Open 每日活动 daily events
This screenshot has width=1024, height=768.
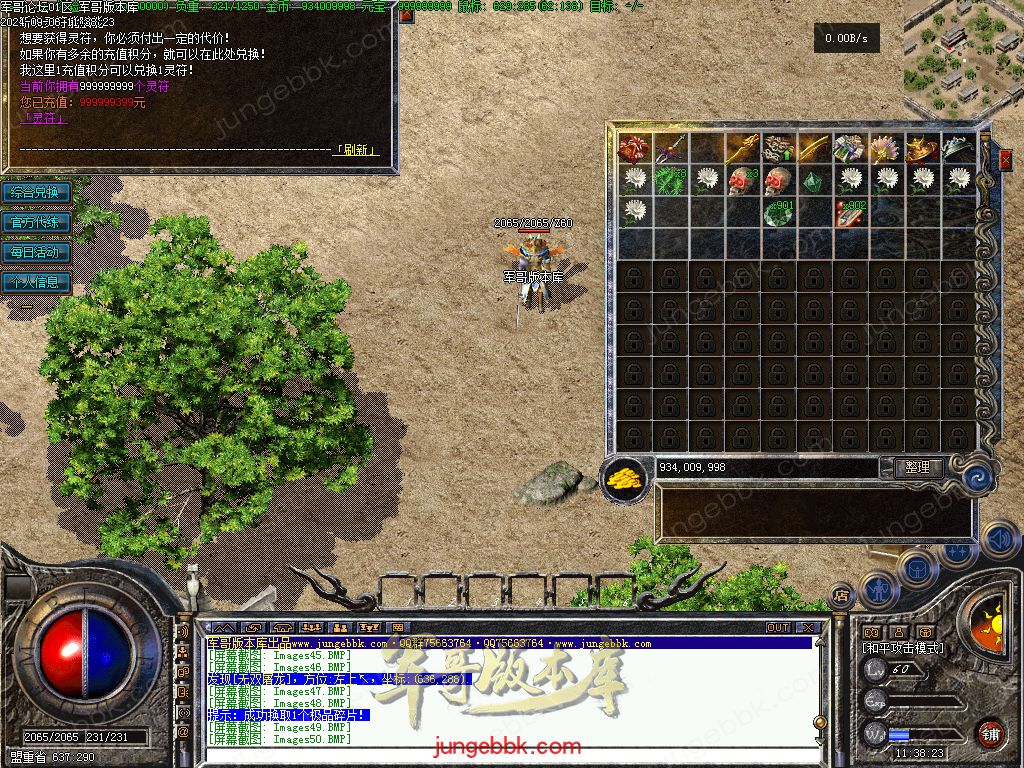point(36,252)
